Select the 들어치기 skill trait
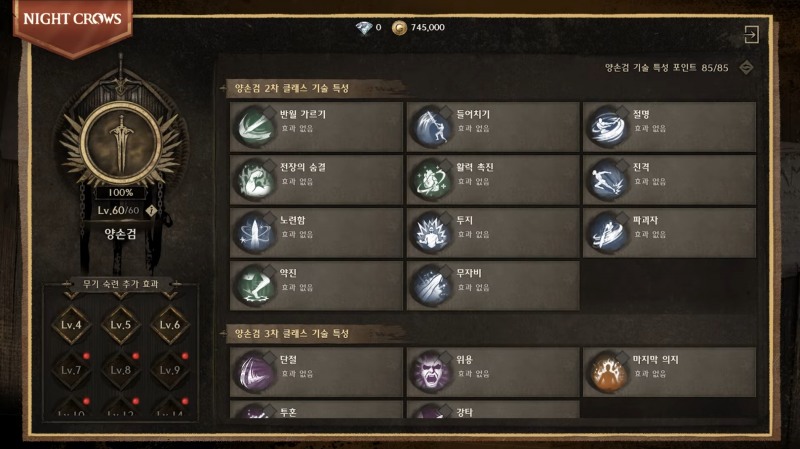Viewport: 800px width, 449px height. [x=492, y=126]
